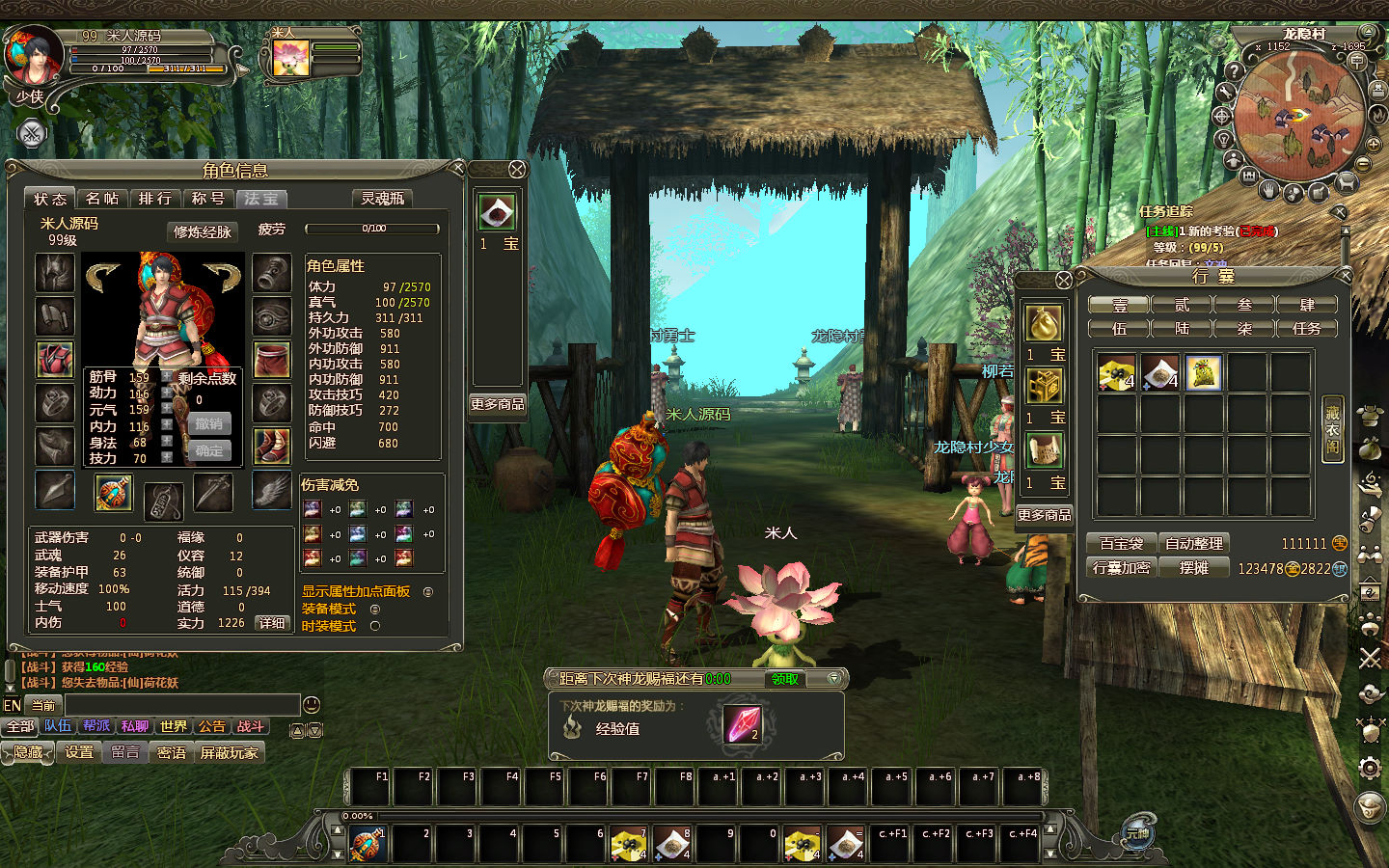Show 详细 stats details
The width and height of the screenshot is (1389, 868).
pyautogui.click(x=272, y=623)
